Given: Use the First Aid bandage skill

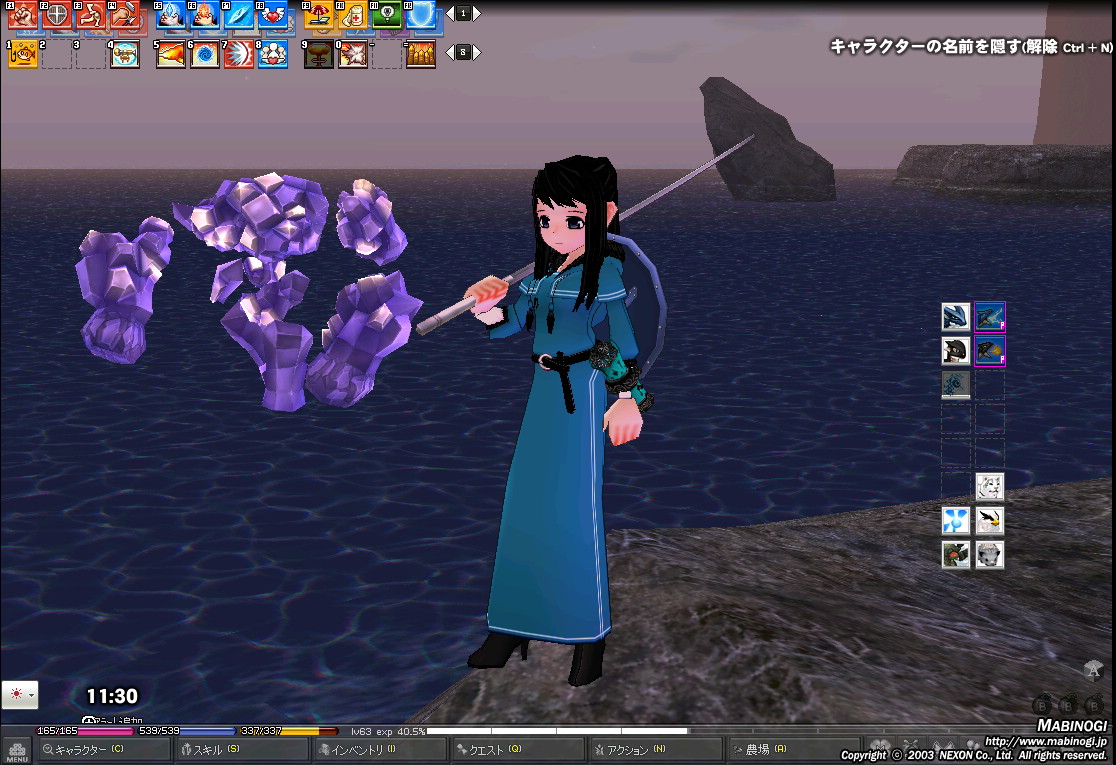Looking at the screenshot, I should click(353, 15).
